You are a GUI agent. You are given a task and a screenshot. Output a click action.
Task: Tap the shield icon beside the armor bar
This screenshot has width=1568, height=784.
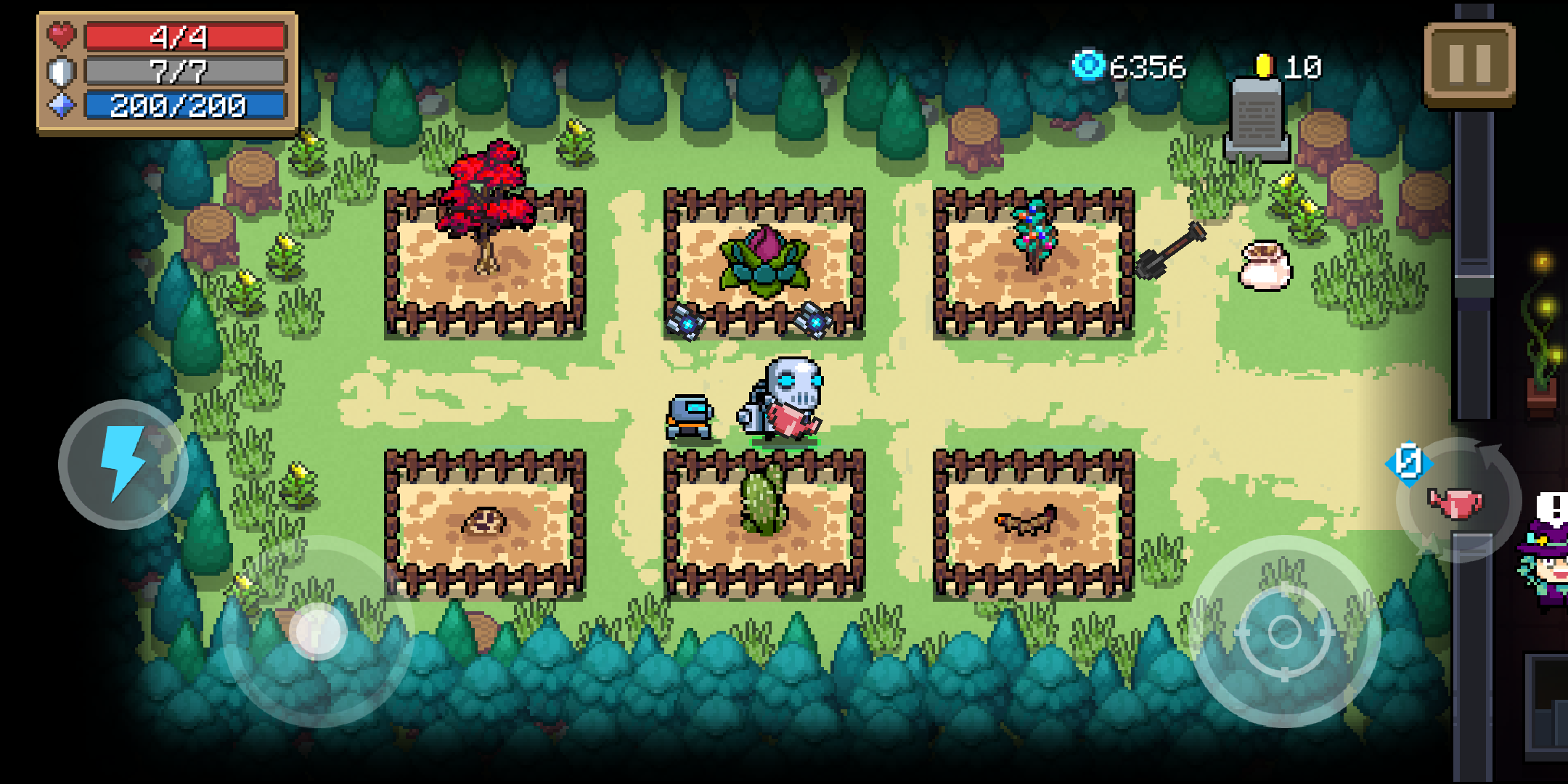click(x=61, y=70)
